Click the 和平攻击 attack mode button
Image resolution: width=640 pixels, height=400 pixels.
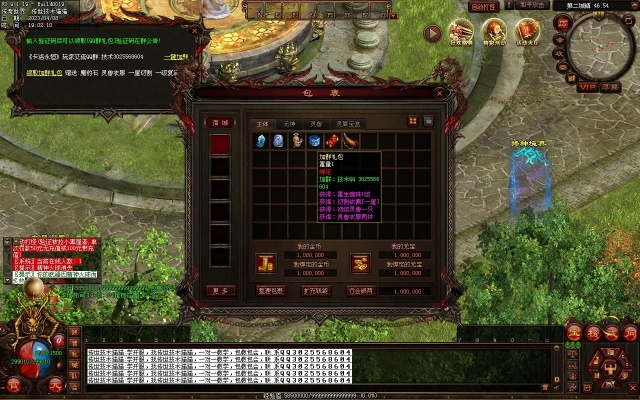tap(533, 5)
